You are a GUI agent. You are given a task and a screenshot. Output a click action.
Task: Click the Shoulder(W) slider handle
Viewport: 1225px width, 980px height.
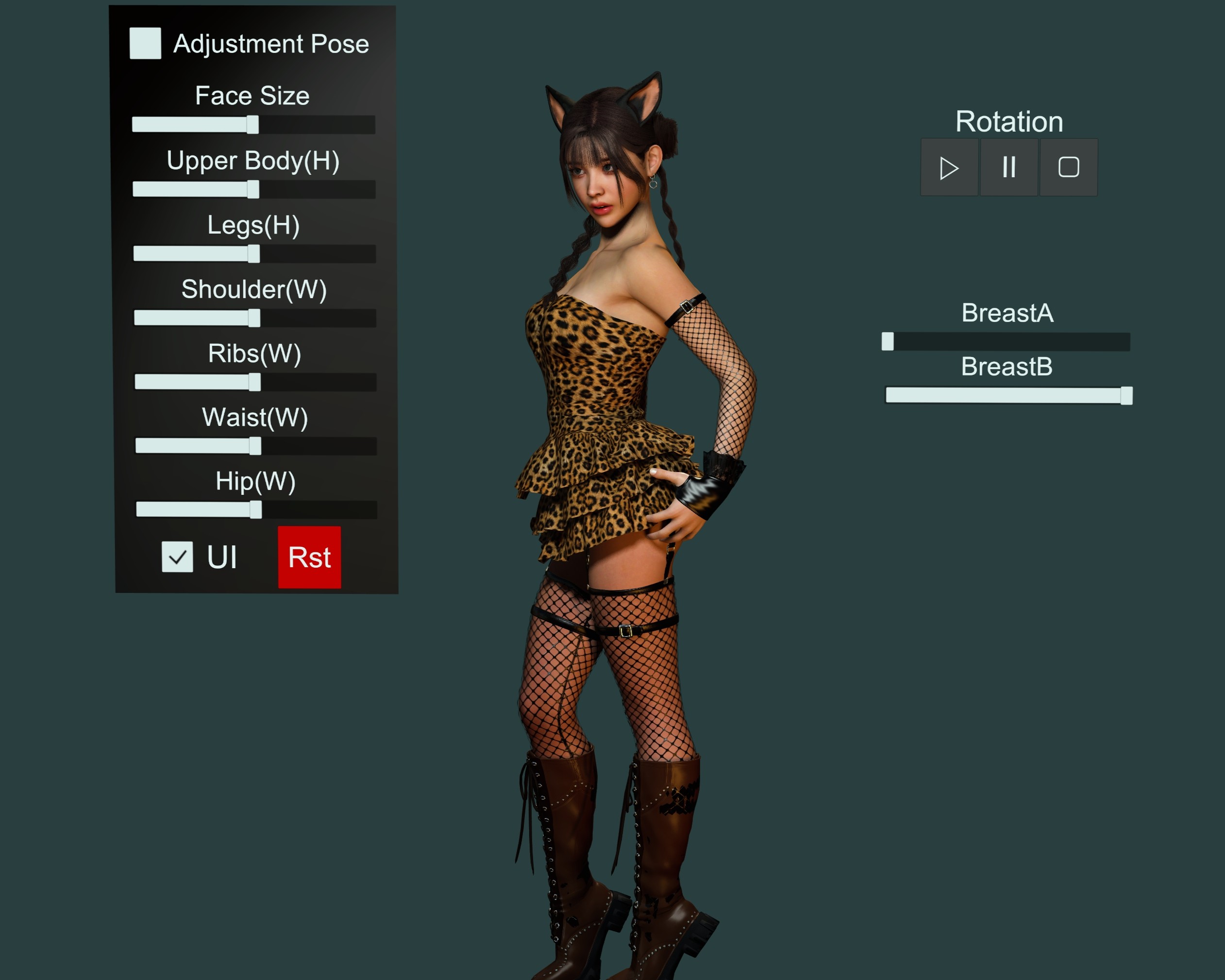[x=254, y=318]
